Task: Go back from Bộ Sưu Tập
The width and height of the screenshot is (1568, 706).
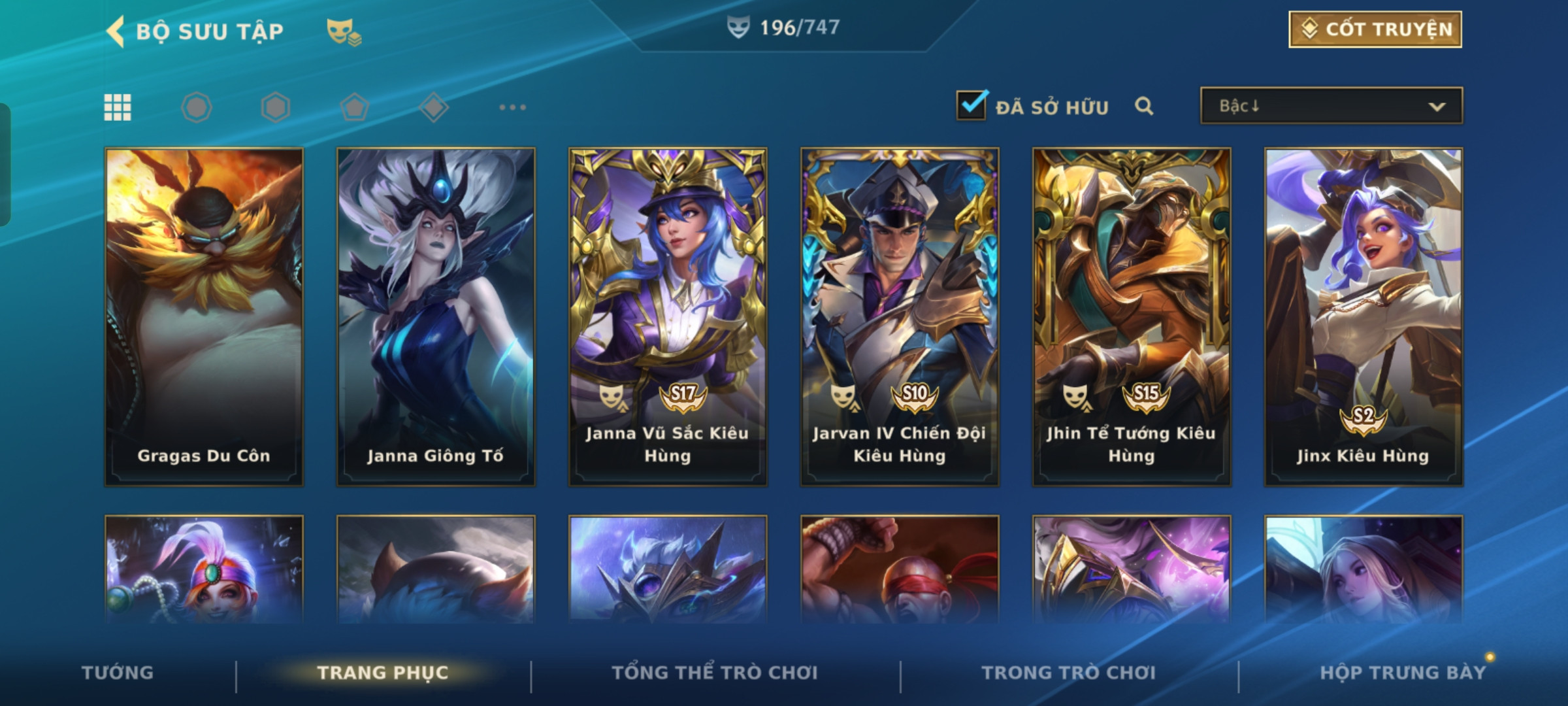Action: tap(116, 31)
